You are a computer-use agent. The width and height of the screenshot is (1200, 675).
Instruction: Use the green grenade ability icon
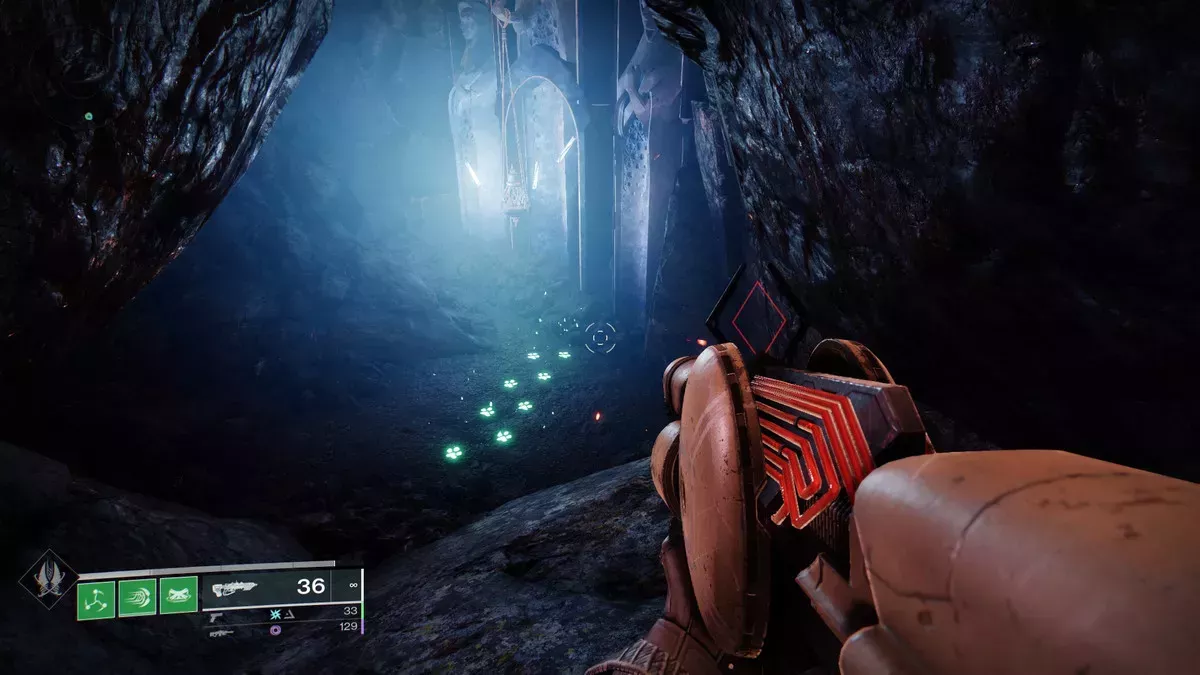tap(96, 599)
